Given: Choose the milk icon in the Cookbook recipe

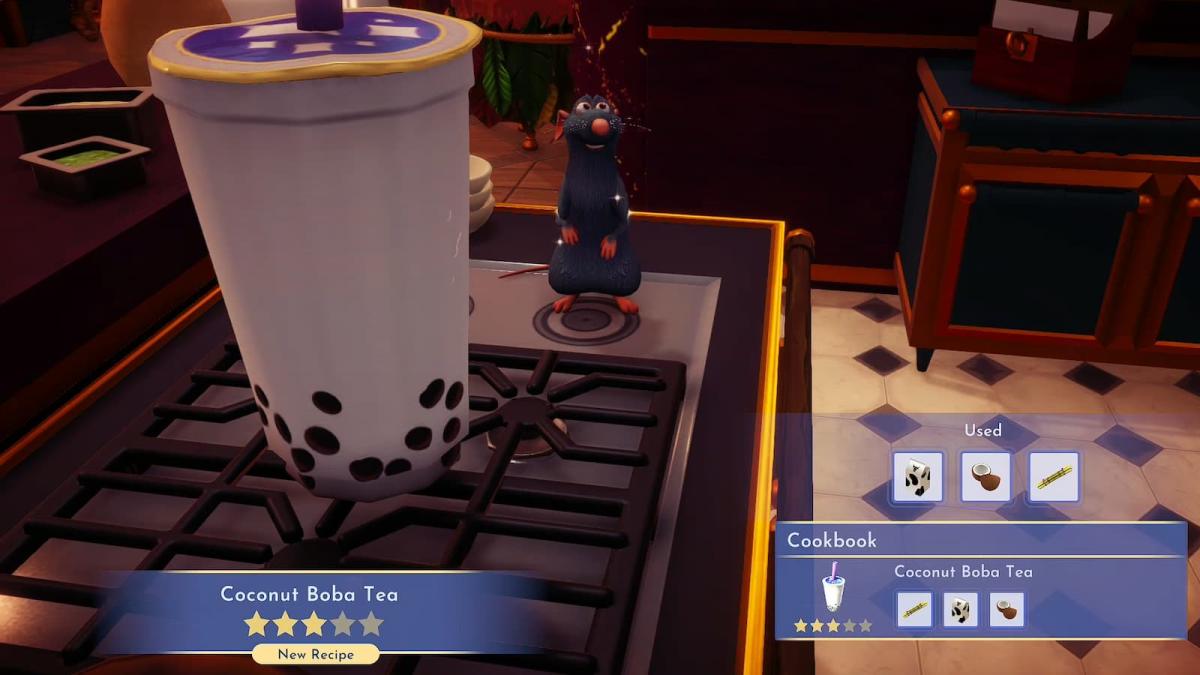Looking at the screenshot, I should tap(960, 609).
